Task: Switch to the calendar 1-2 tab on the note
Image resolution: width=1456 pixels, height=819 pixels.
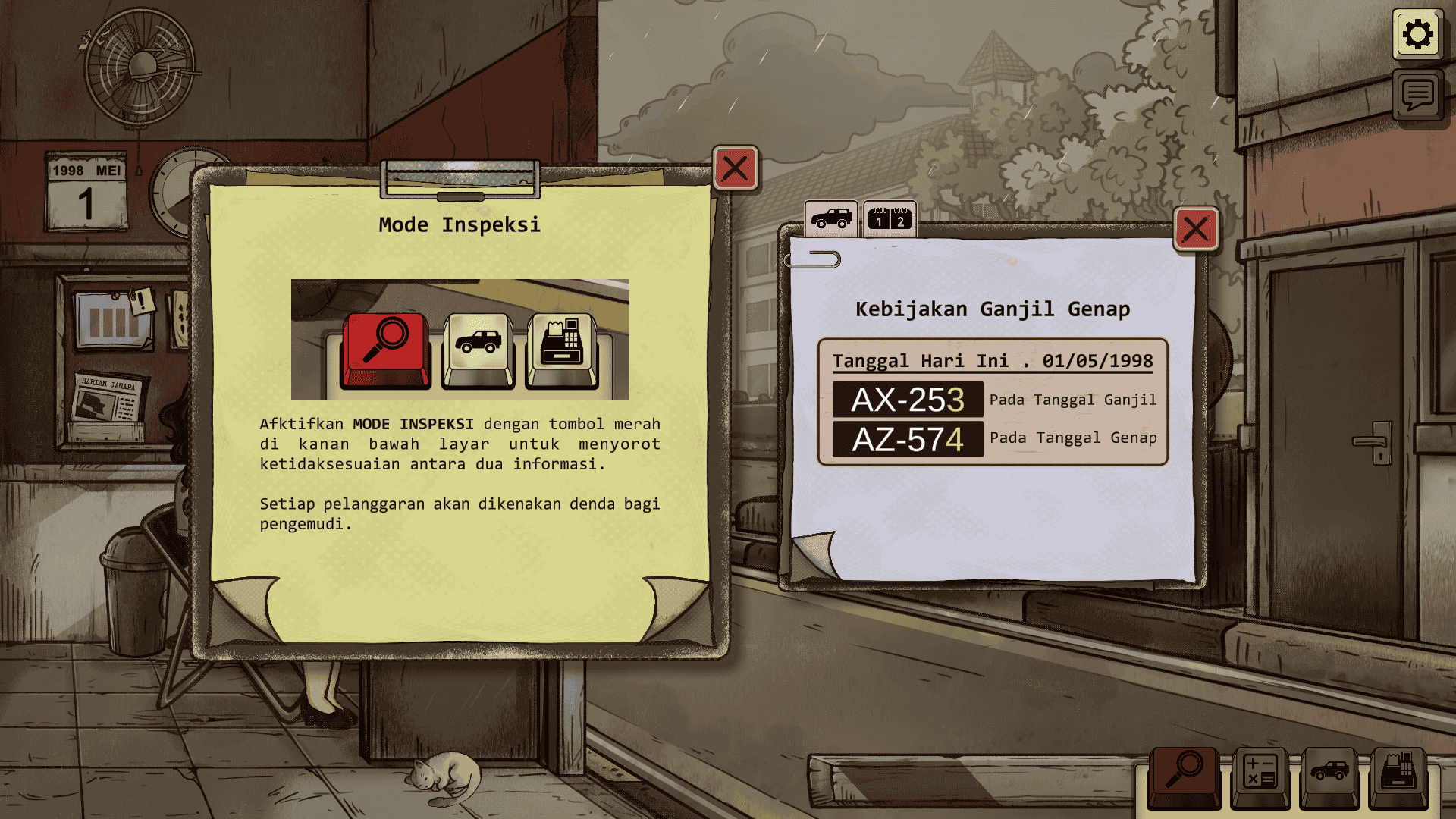Action: point(888,217)
